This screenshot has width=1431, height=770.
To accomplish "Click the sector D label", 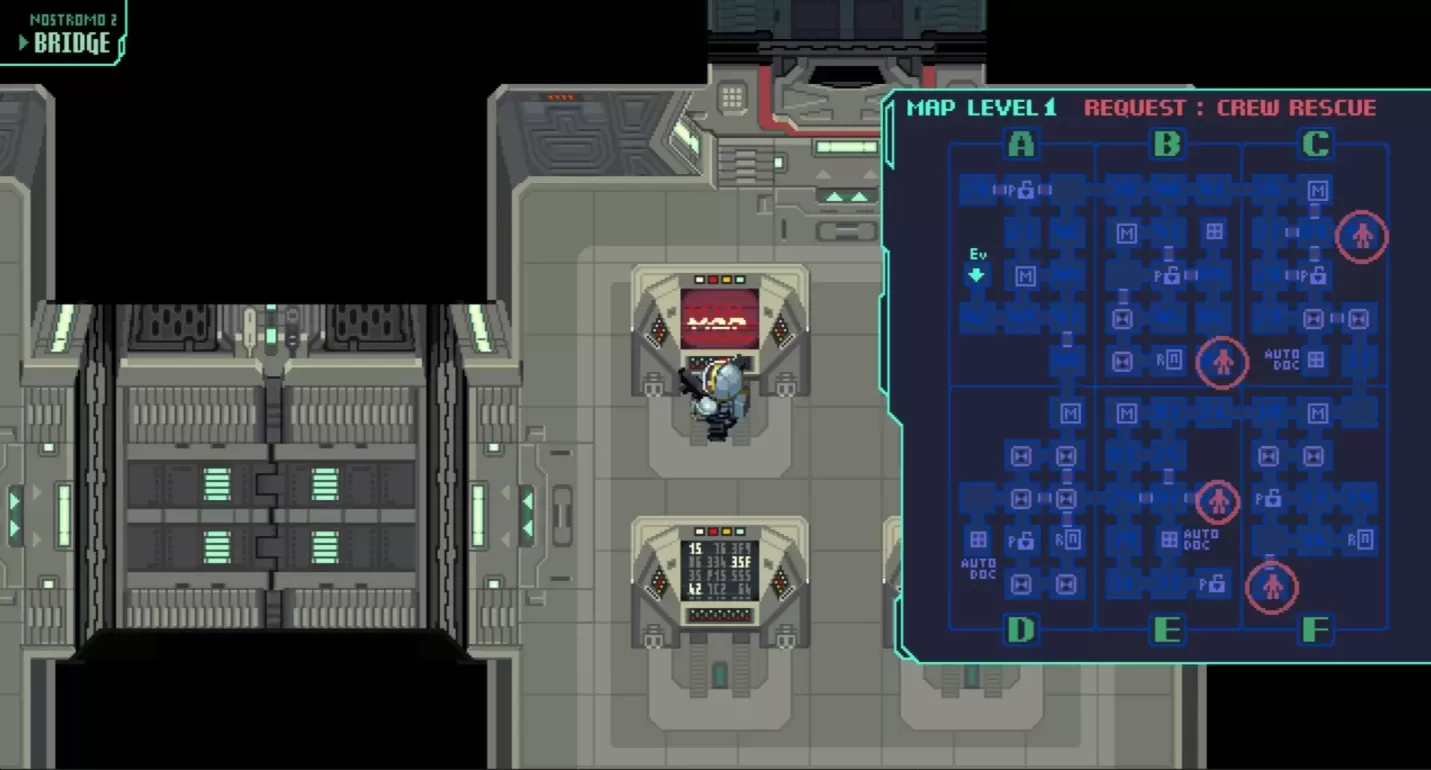I will pyautogui.click(x=1020, y=630).
